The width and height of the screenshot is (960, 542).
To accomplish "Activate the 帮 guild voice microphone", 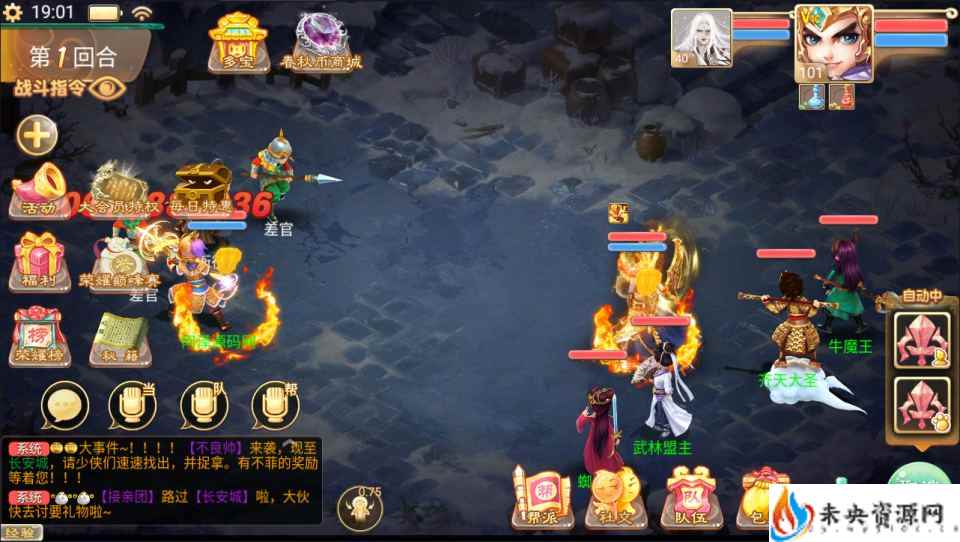I will coord(275,406).
